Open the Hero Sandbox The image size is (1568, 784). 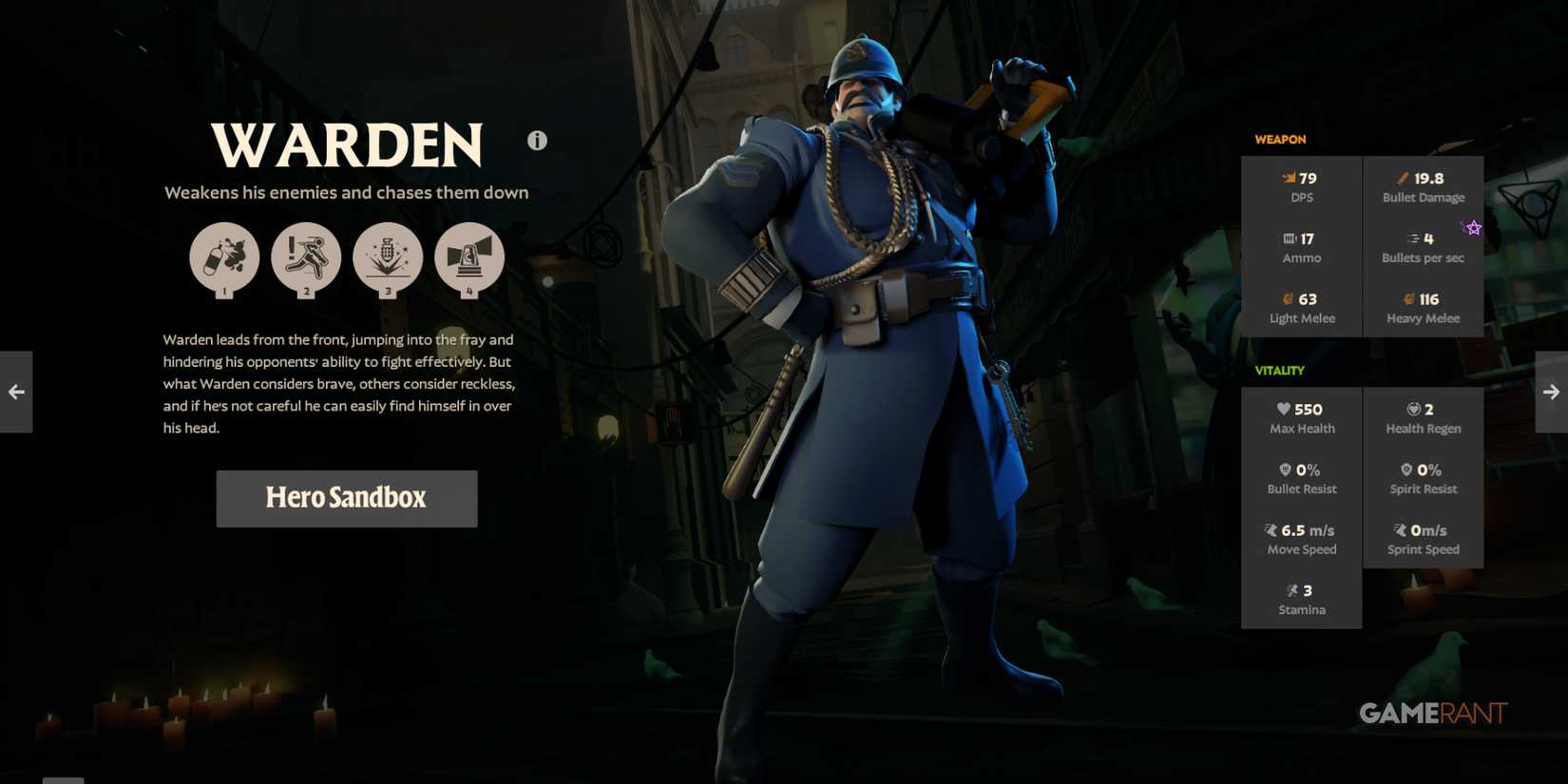[x=346, y=498]
